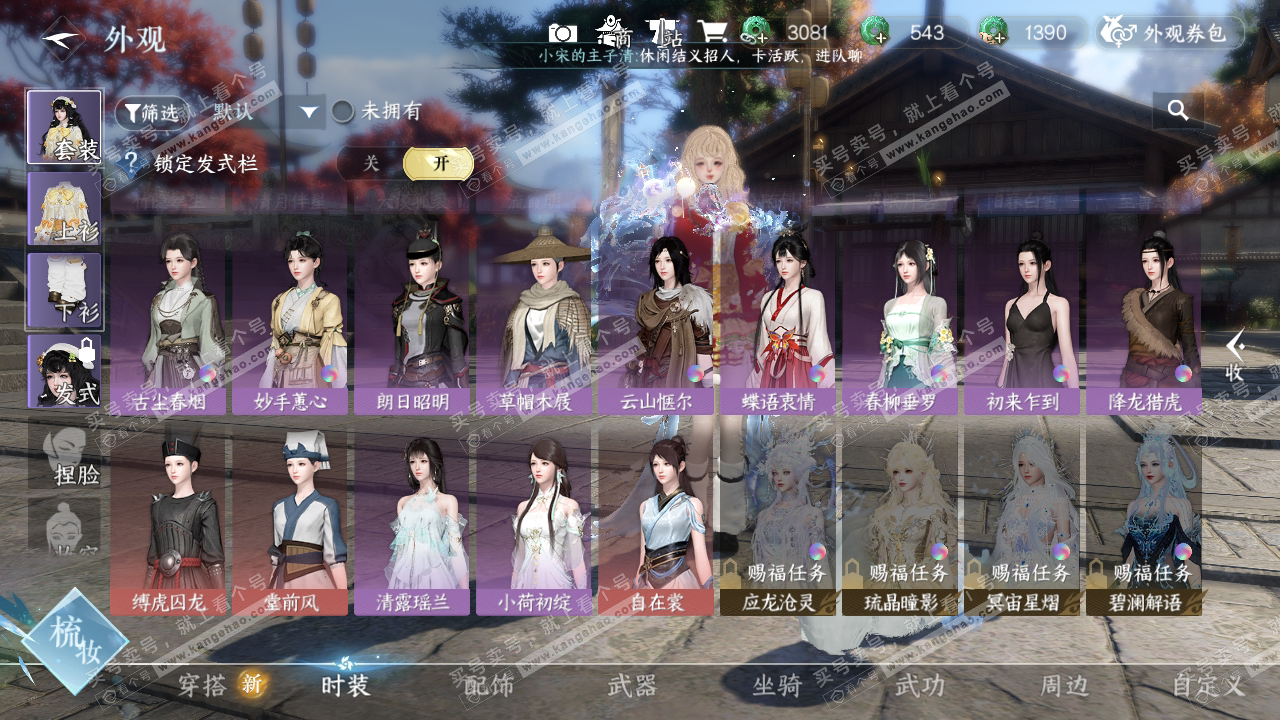The image size is (1280, 720).
Task: Open the 外观券包 voucher pack
Action: [1173, 33]
